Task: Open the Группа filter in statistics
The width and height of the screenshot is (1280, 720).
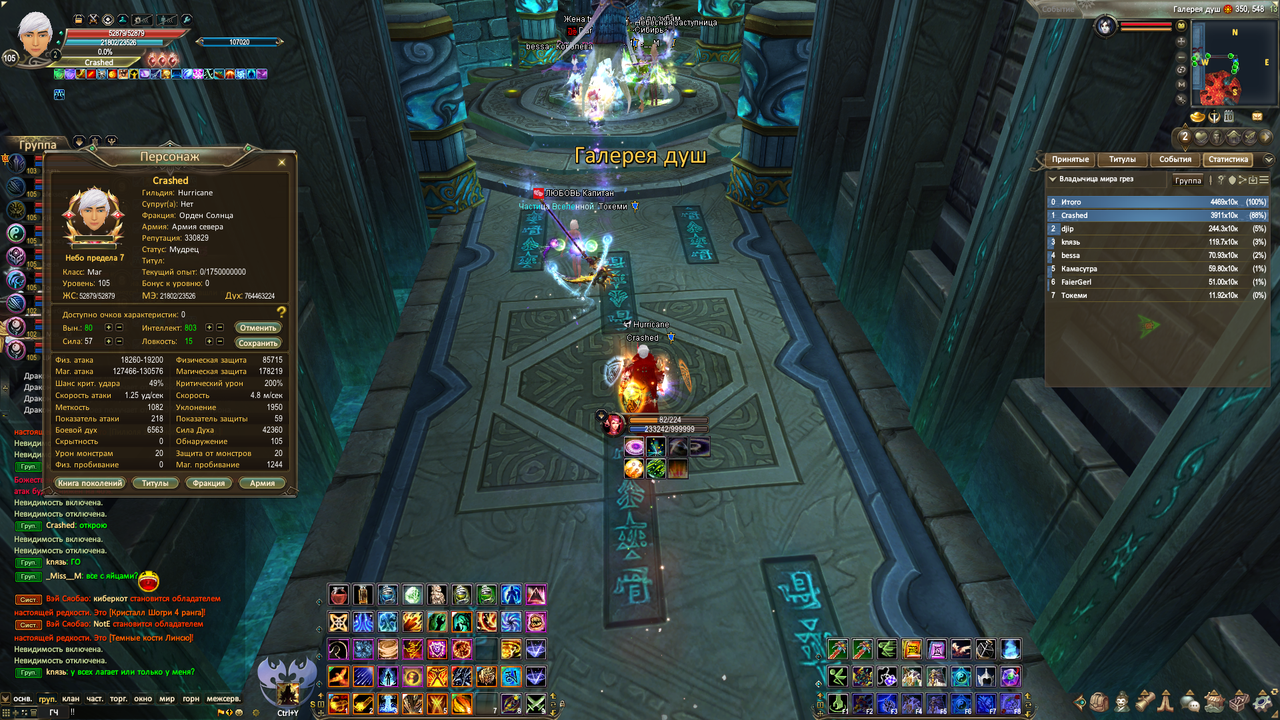Action: point(1188,181)
